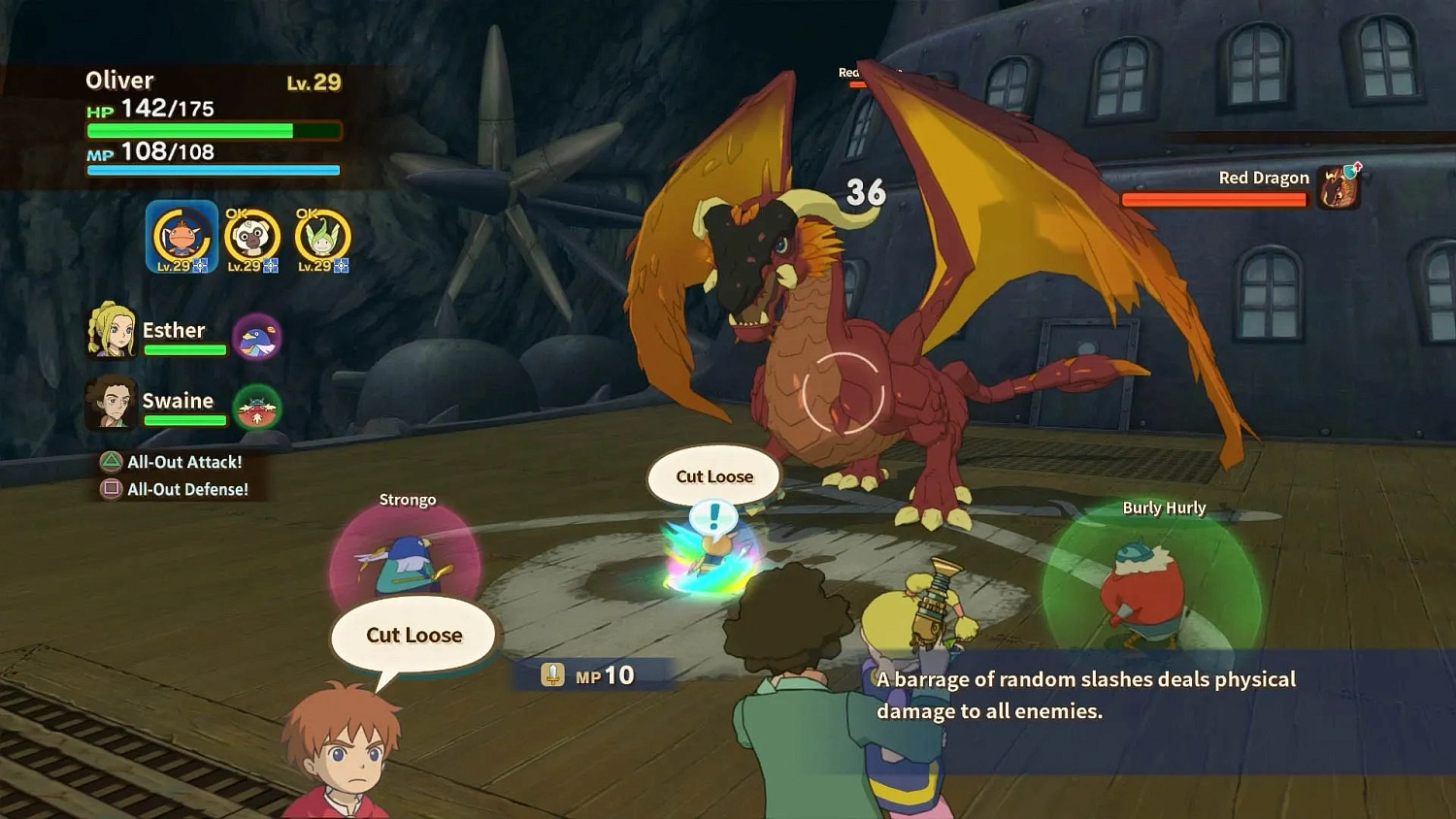1456x819 pixels.
Task: Select Oliver's fish familiar icon at Lv.29
Action: click(180, 236)
